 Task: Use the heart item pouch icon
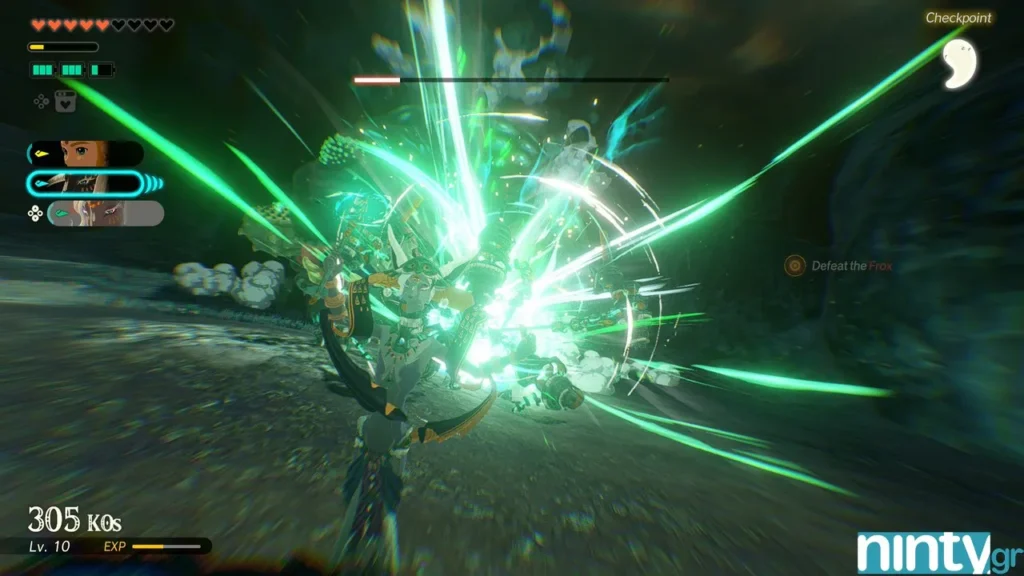65,100
